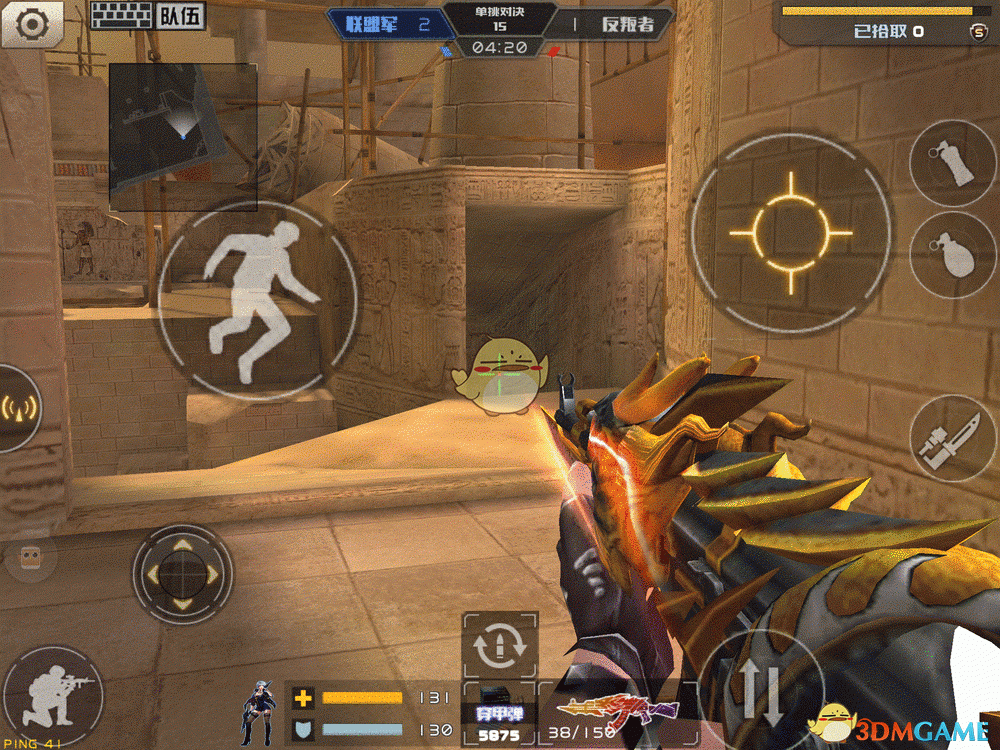This screenshot has width=1000, height=750.
Task: Fire weapon with the crosshair button
Action: click(x=790, y=233)
